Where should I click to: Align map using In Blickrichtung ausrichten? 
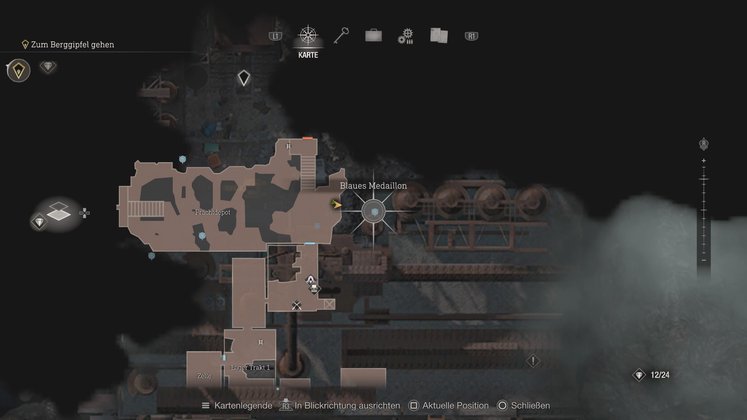[x=340, y=406]
